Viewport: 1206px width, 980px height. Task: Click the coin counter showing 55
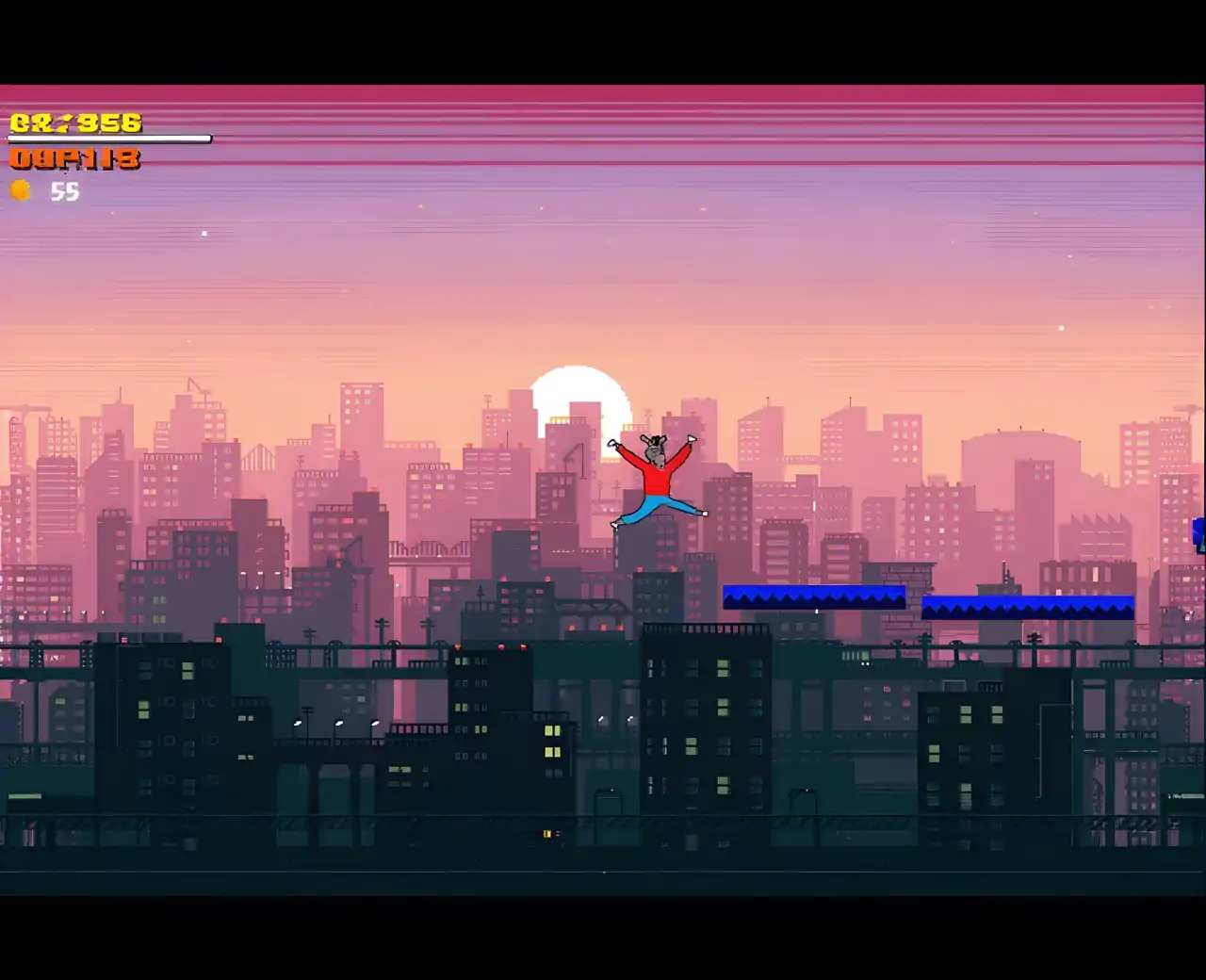pyautogui.click(x=65, y=192)
